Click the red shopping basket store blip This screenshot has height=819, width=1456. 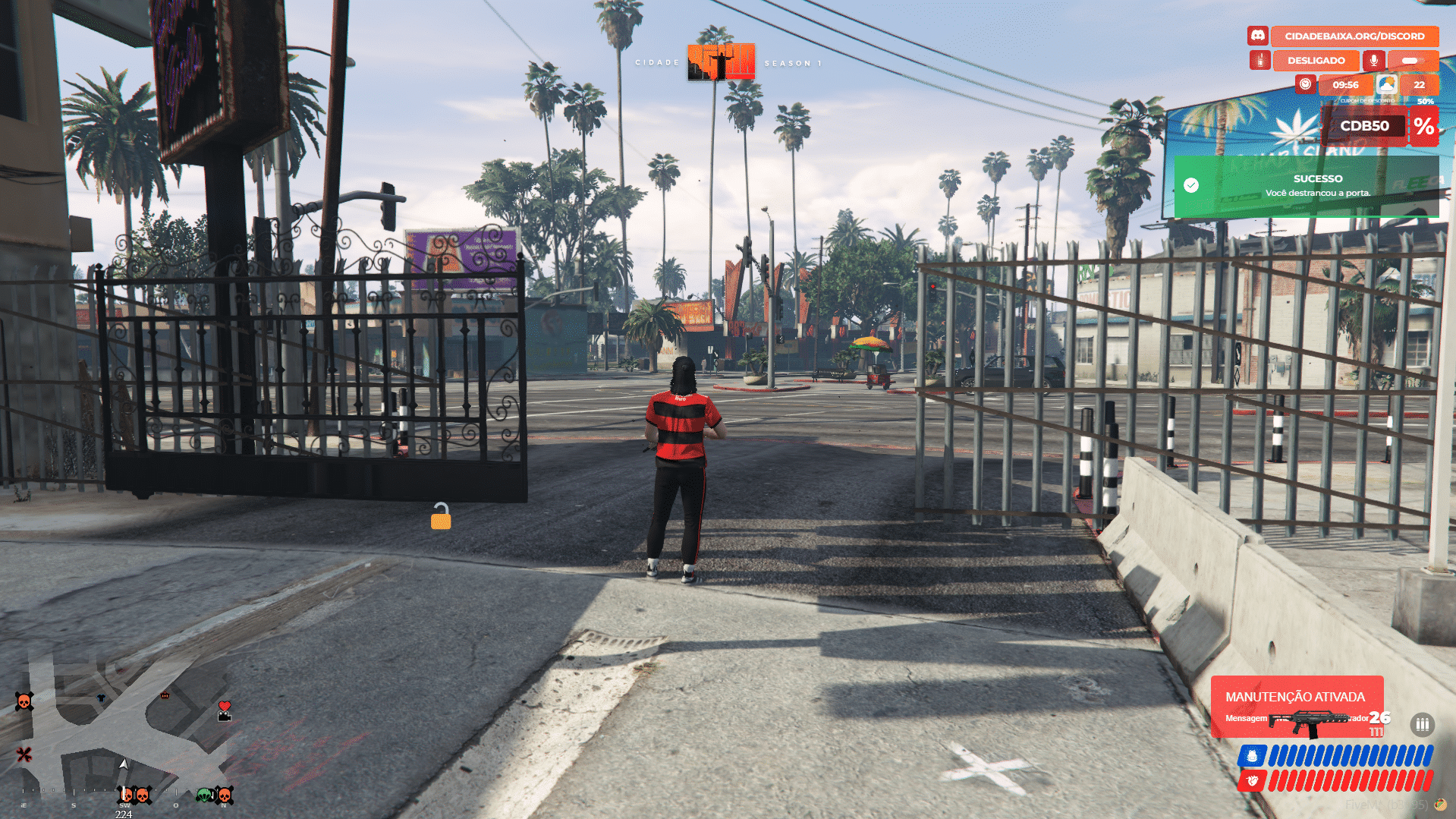point(165,695)
